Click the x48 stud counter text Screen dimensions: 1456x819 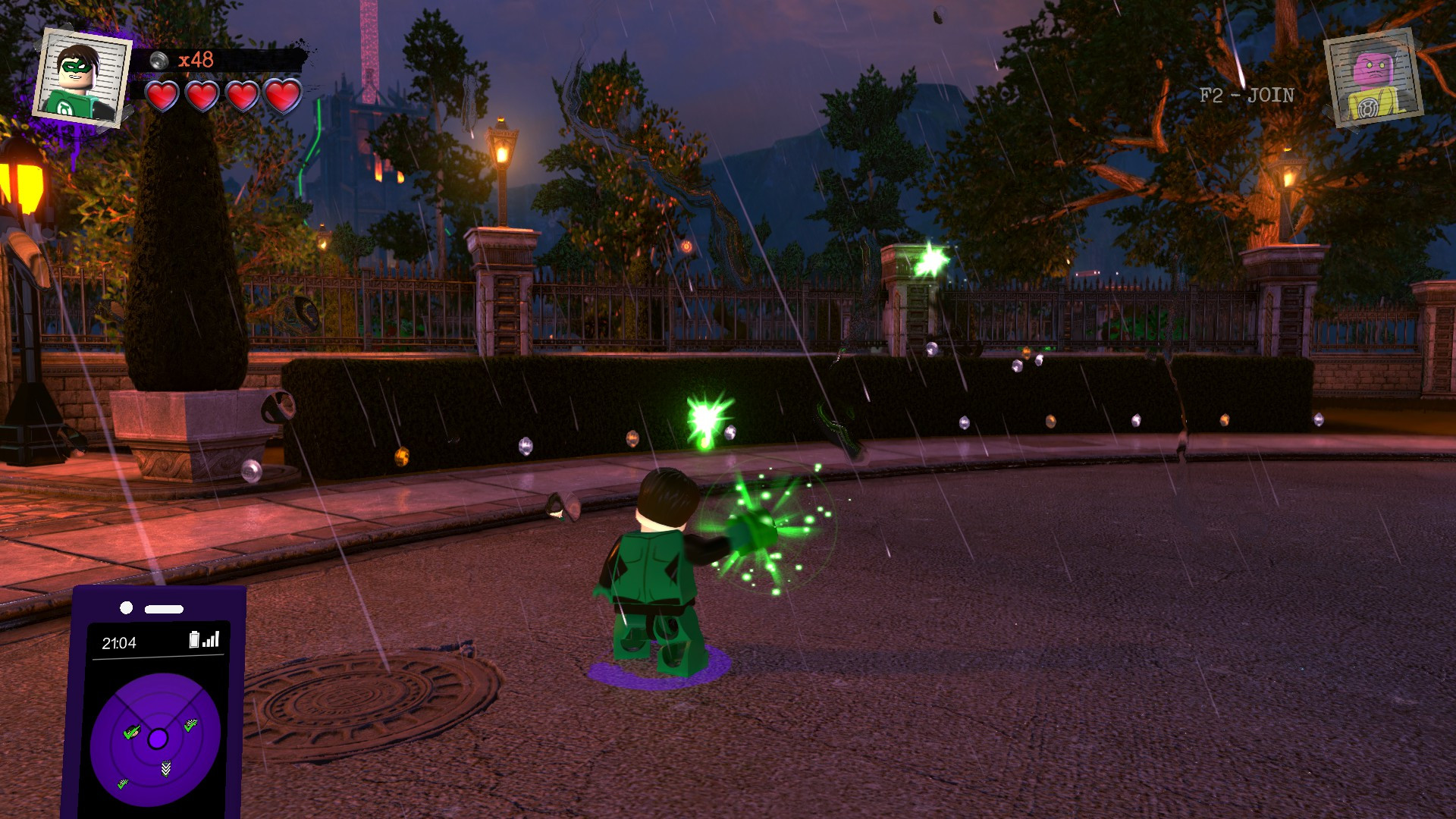click(x=197, y=59)
